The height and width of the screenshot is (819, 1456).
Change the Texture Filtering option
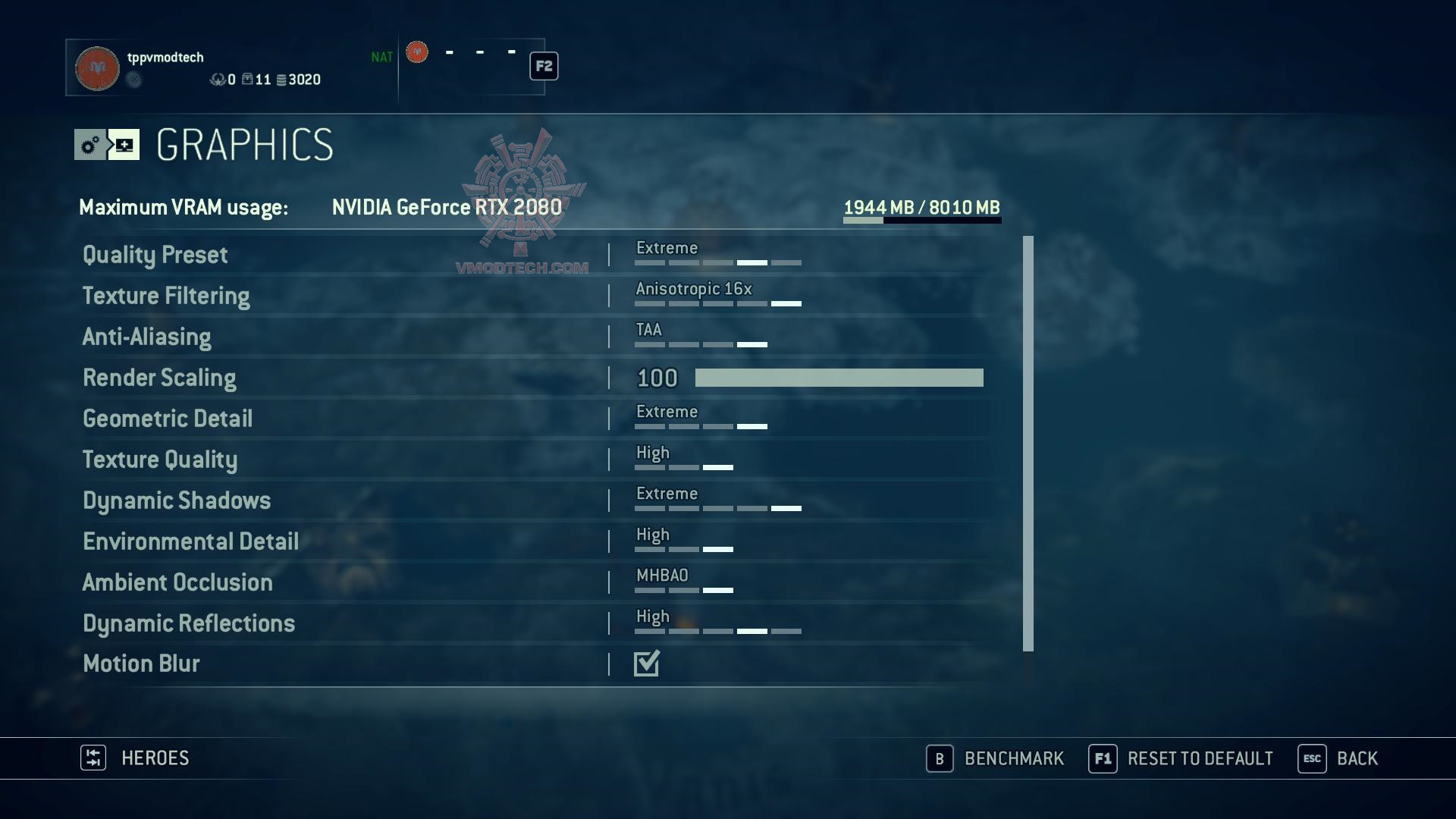point(717,296)
